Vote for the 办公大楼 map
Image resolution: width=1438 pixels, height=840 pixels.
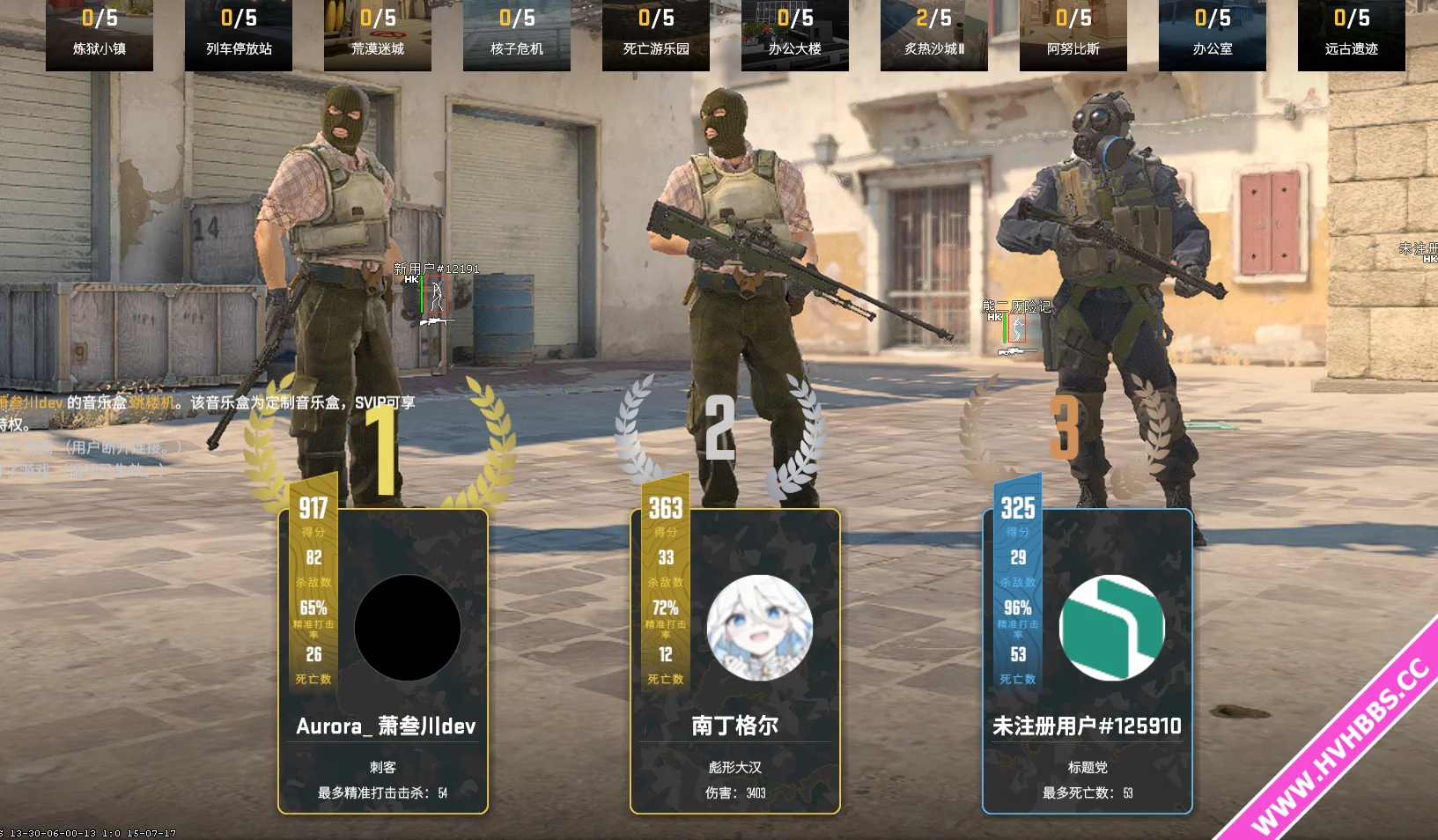coord(795,33)
